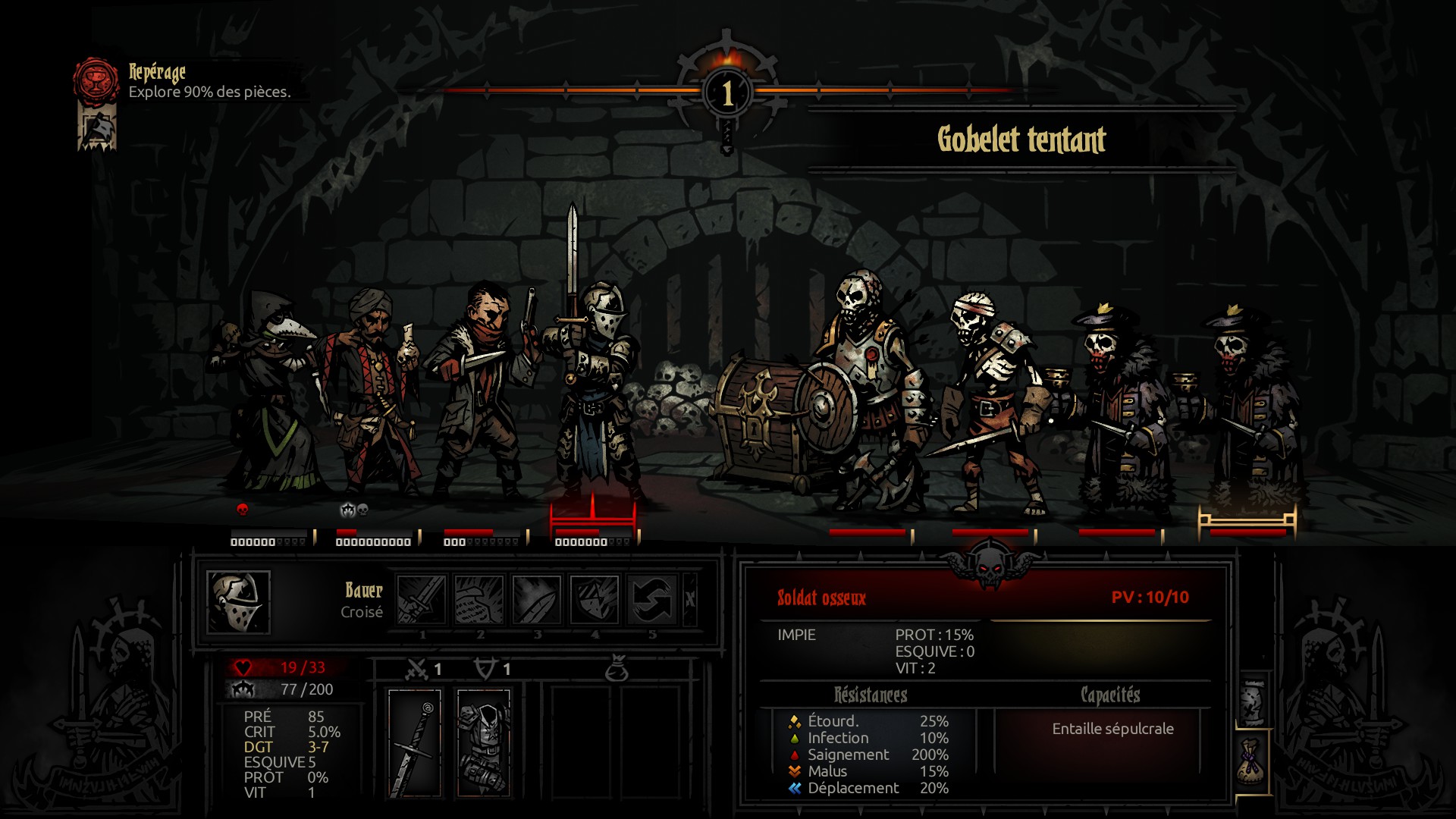
Task: Open Bauer's crusader helmet portrait
Action: tap(238, 602)
